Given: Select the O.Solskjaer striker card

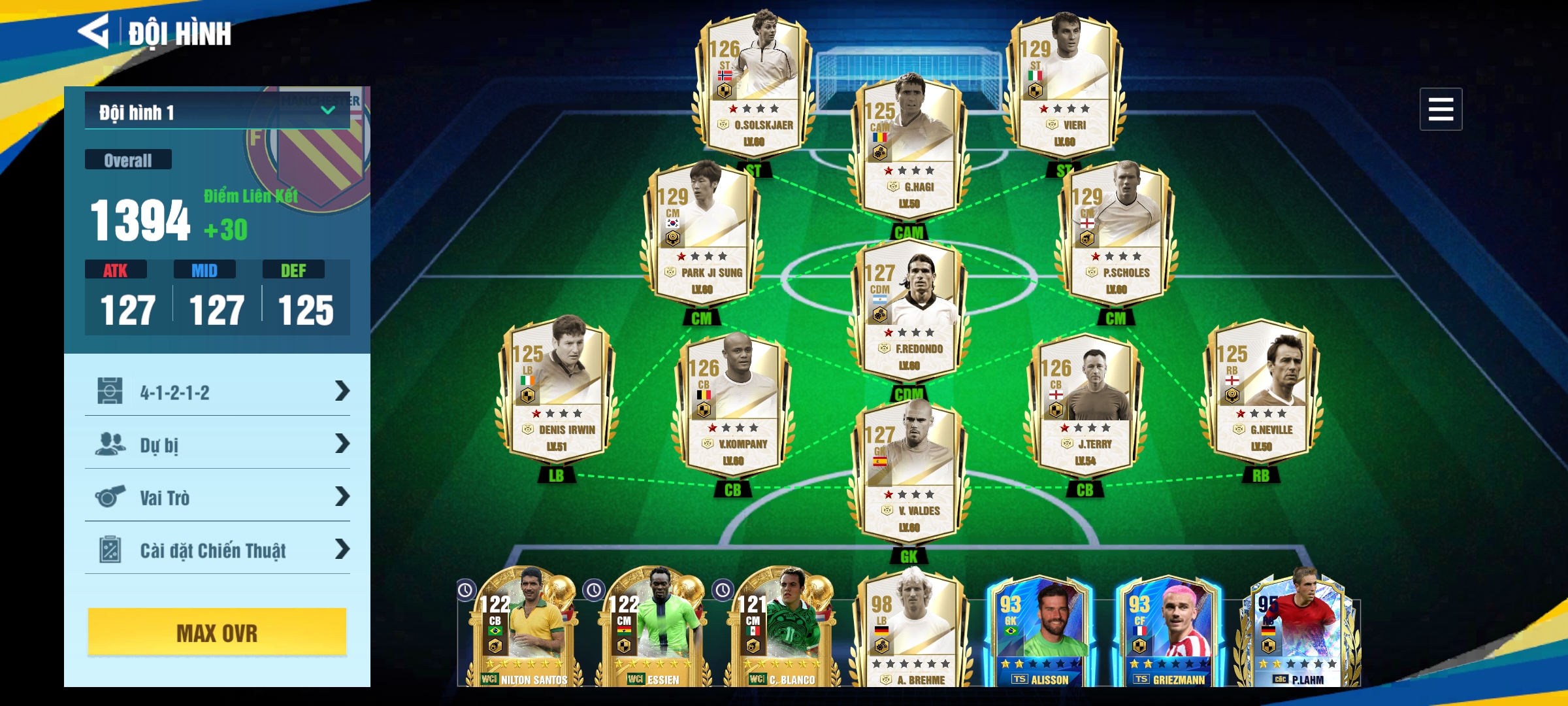Looking at the screenshot, I should [753, 85].
